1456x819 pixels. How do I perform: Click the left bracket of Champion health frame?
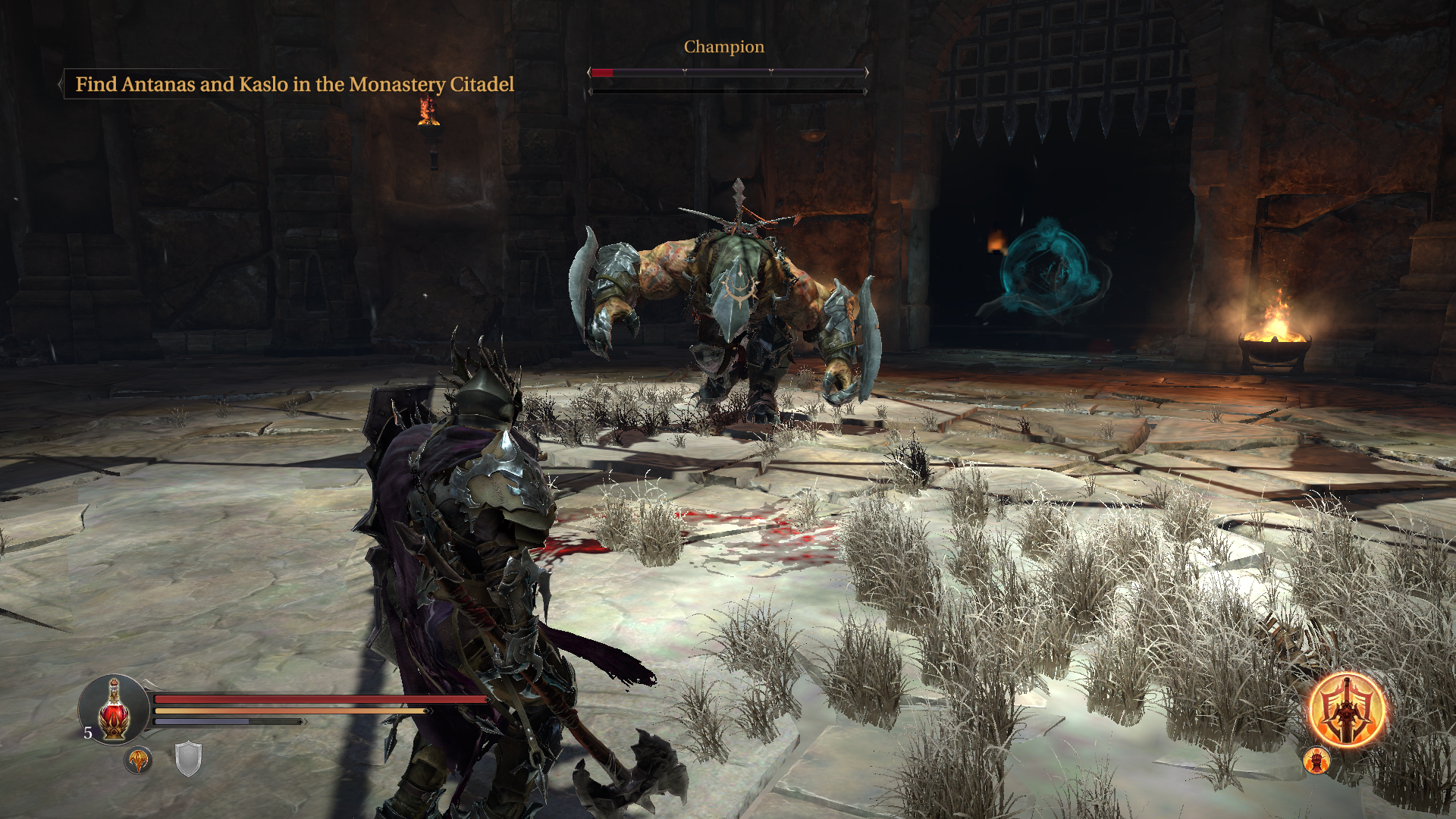point(590,73)
